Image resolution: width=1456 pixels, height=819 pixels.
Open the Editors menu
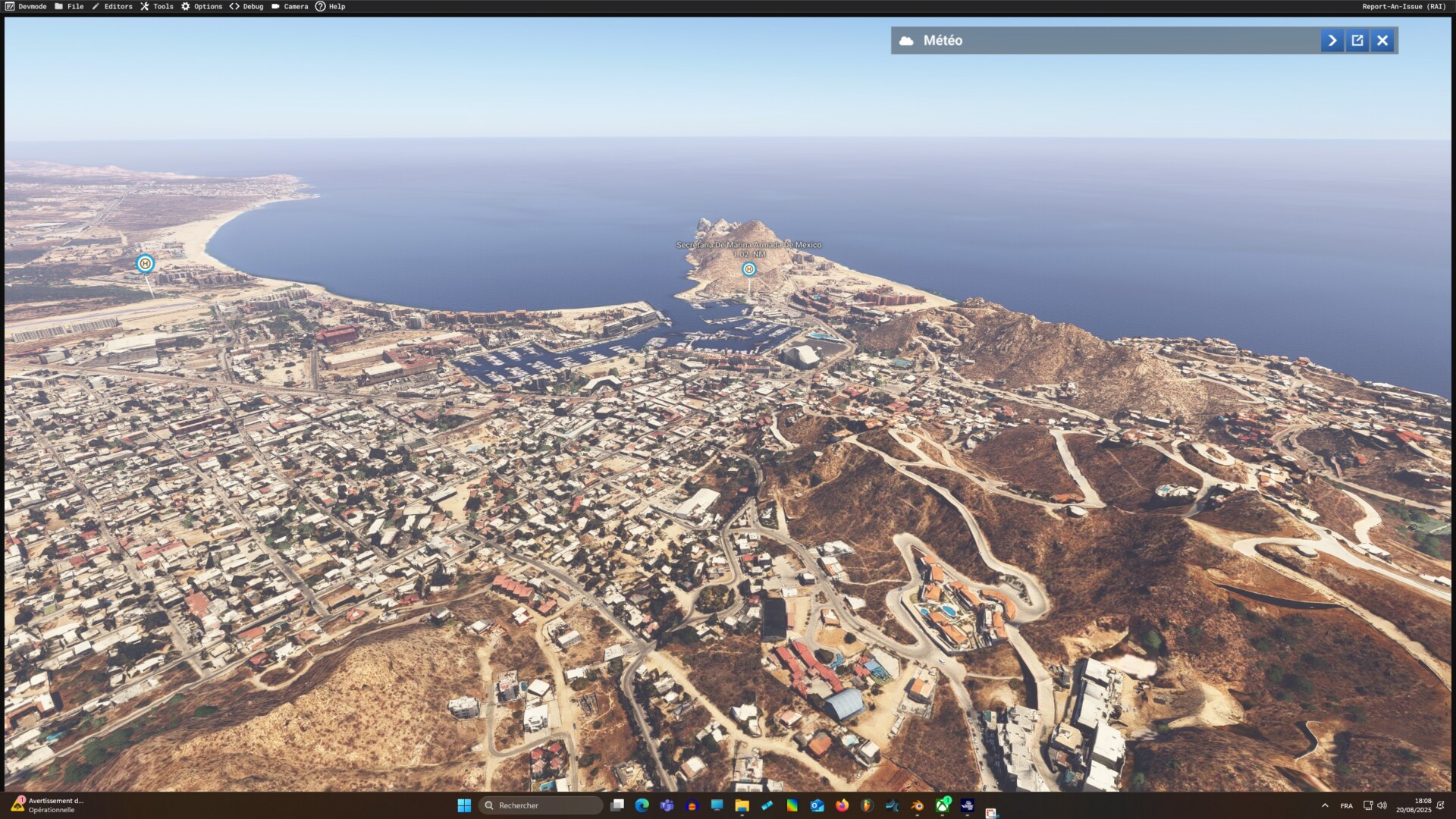click(112, 6)
